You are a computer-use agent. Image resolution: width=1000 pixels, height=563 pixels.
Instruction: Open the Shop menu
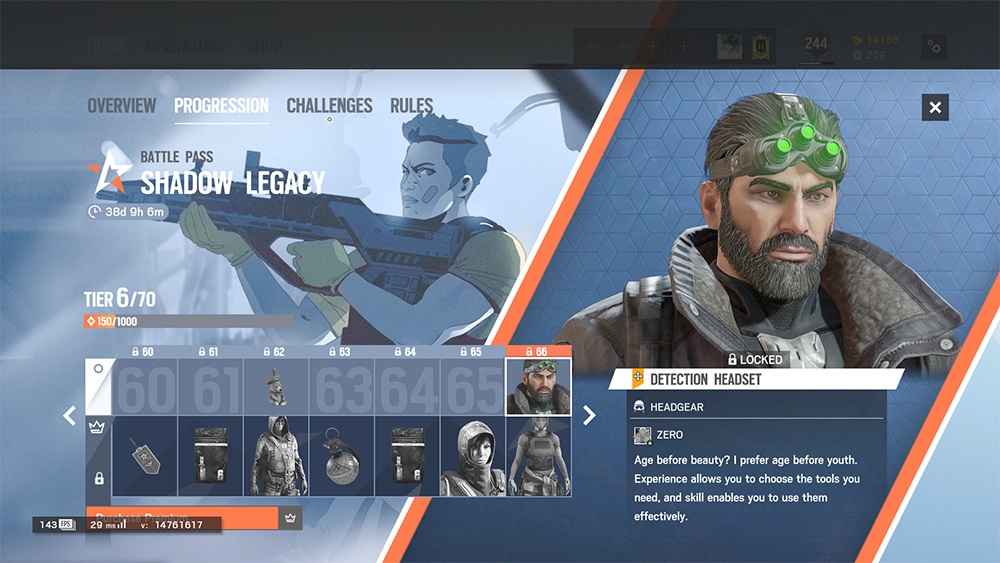click(x=264, y=46)
